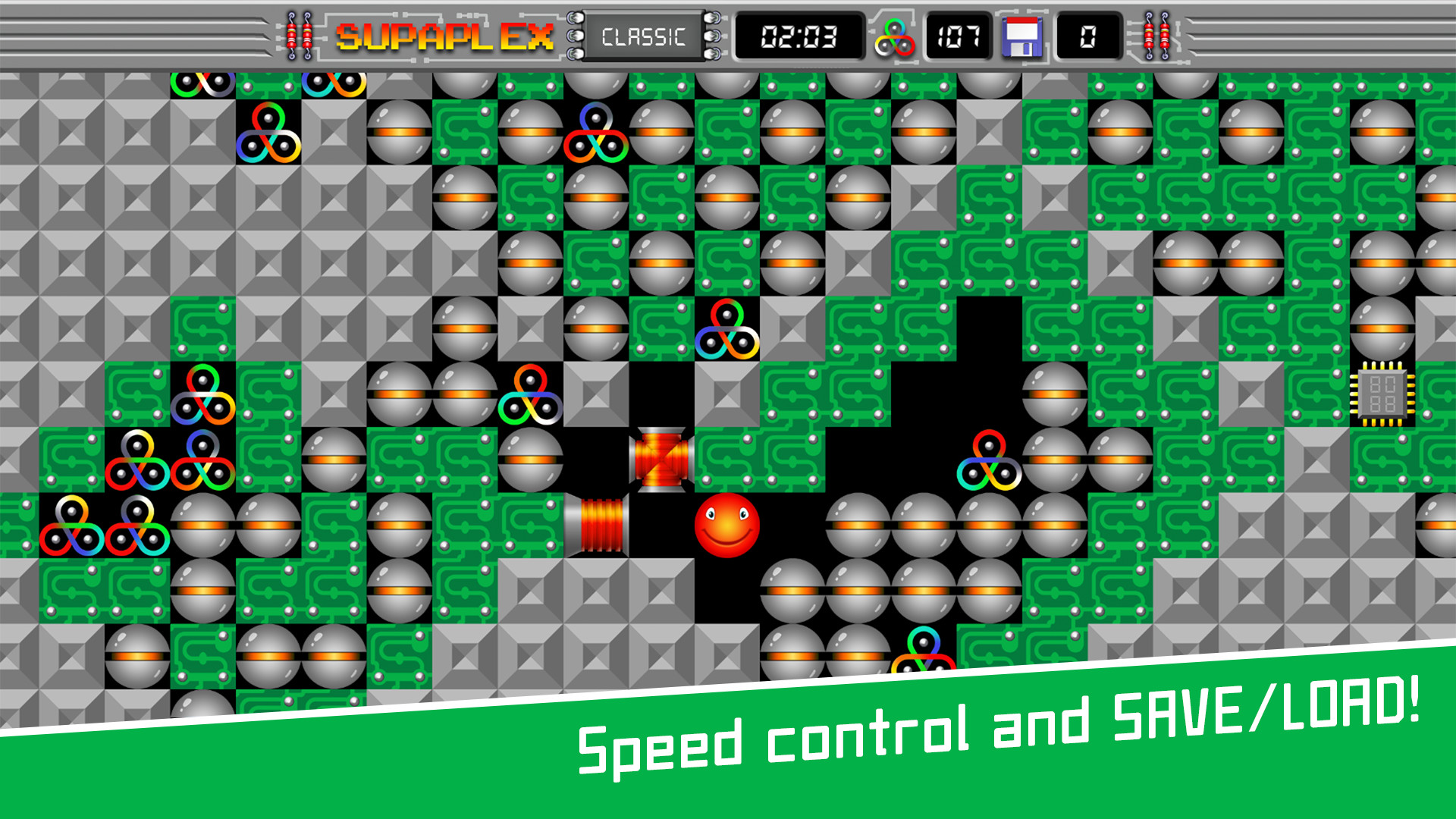Click the infotron counter icon in HUD

tap(895, 36)
